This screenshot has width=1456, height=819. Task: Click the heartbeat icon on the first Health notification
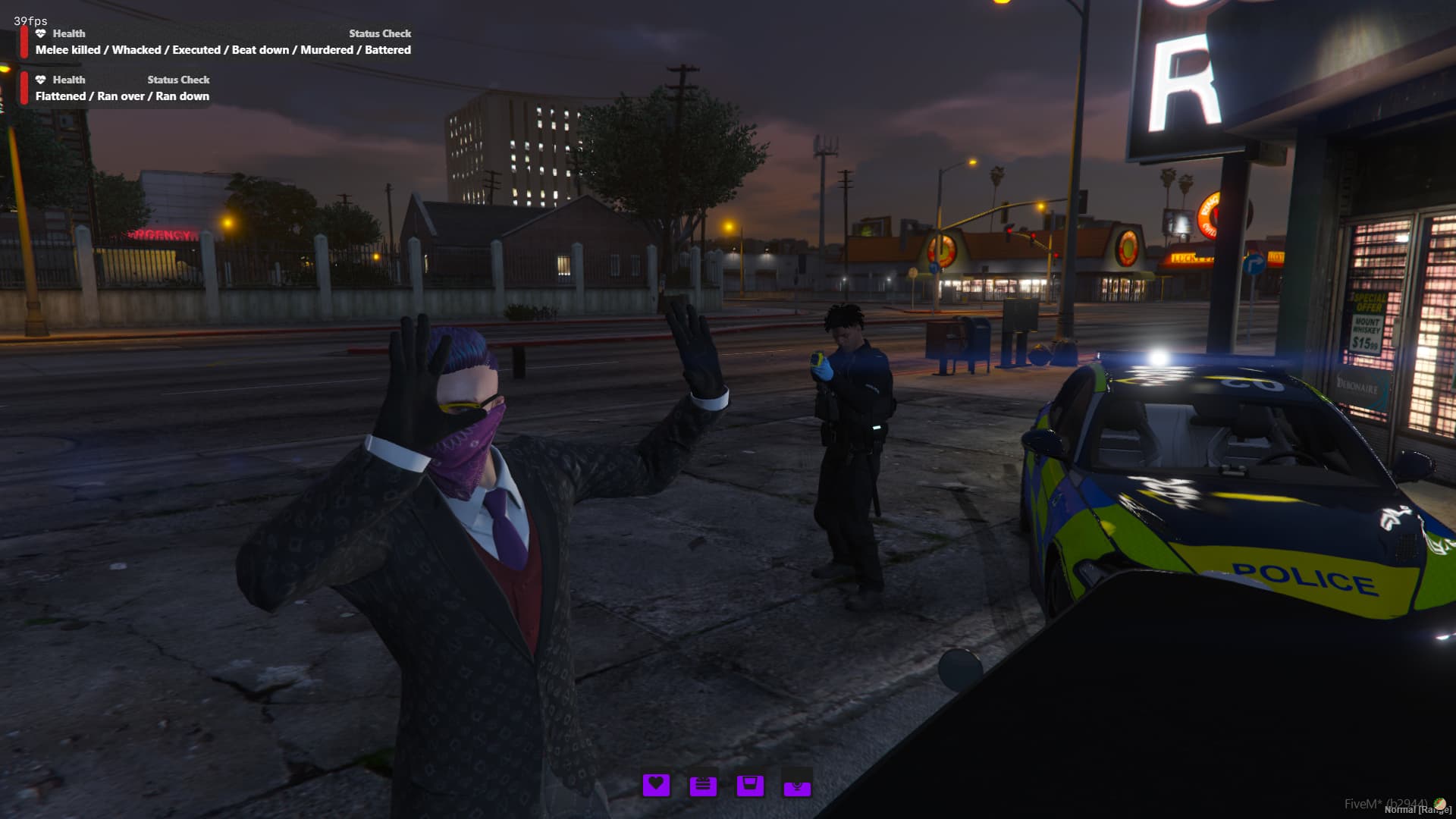(x=40, y=33)
